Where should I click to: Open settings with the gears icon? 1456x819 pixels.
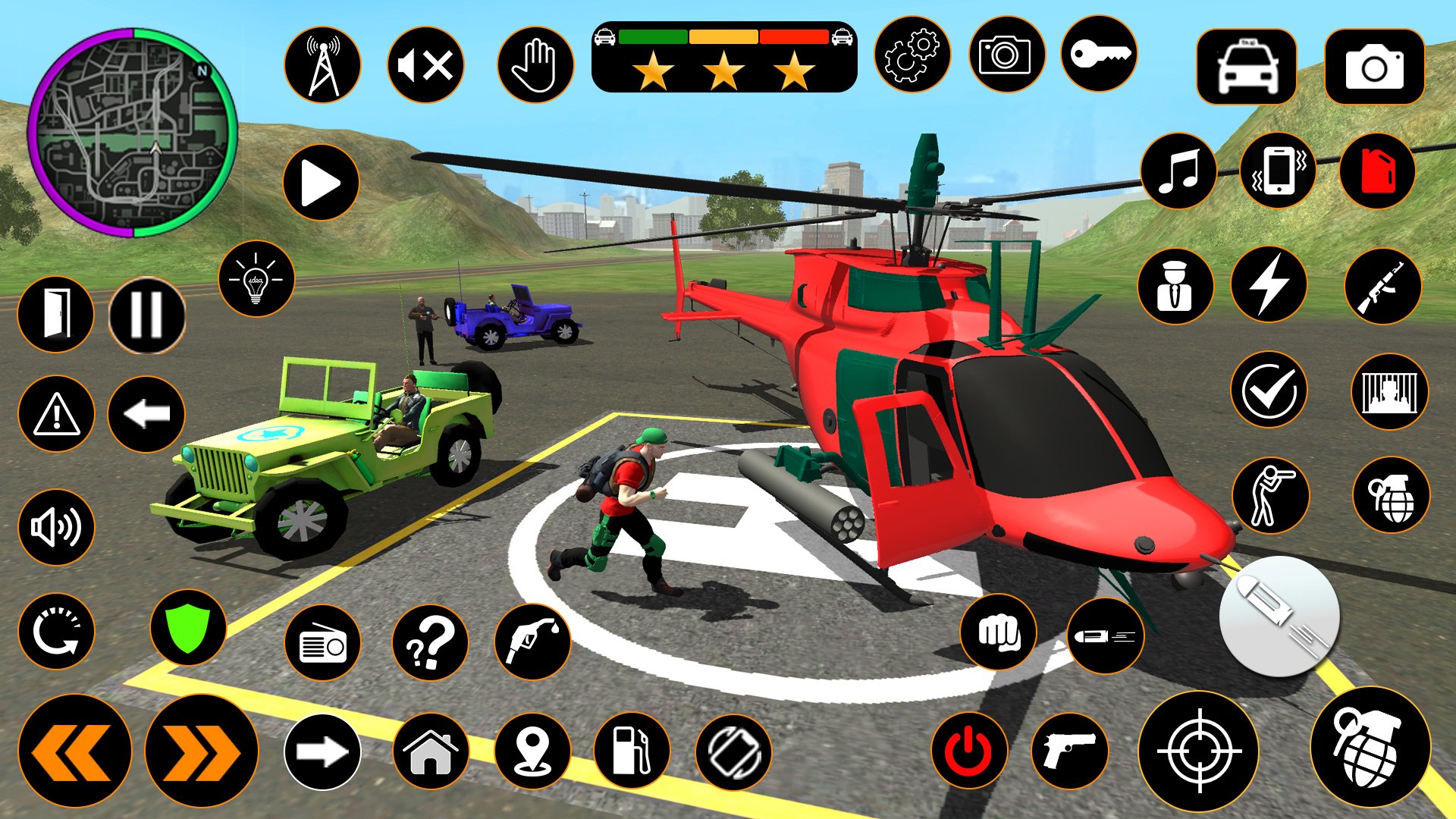point(912,55)
